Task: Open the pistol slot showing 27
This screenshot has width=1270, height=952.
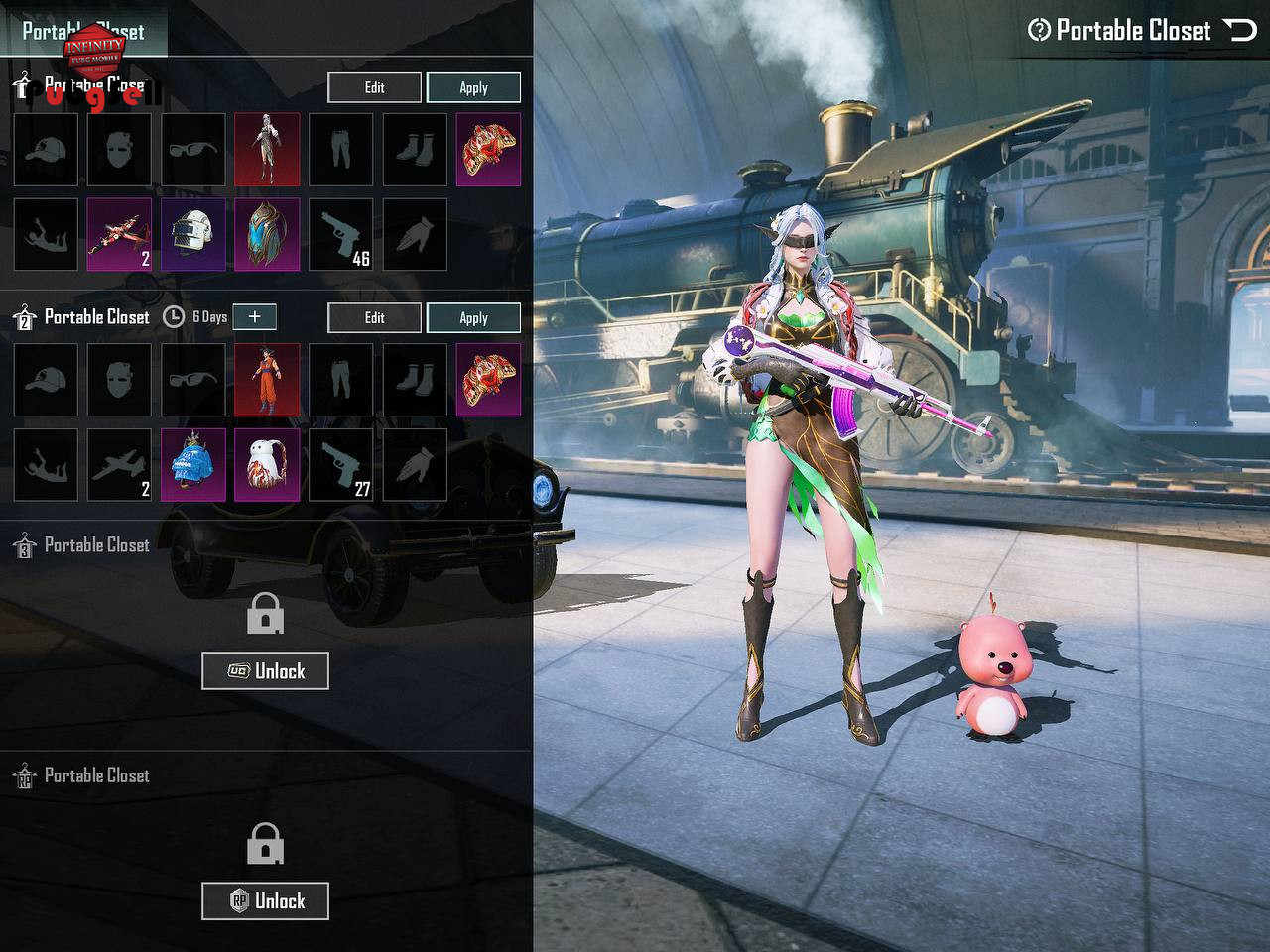Action: [x=341, y=464]
